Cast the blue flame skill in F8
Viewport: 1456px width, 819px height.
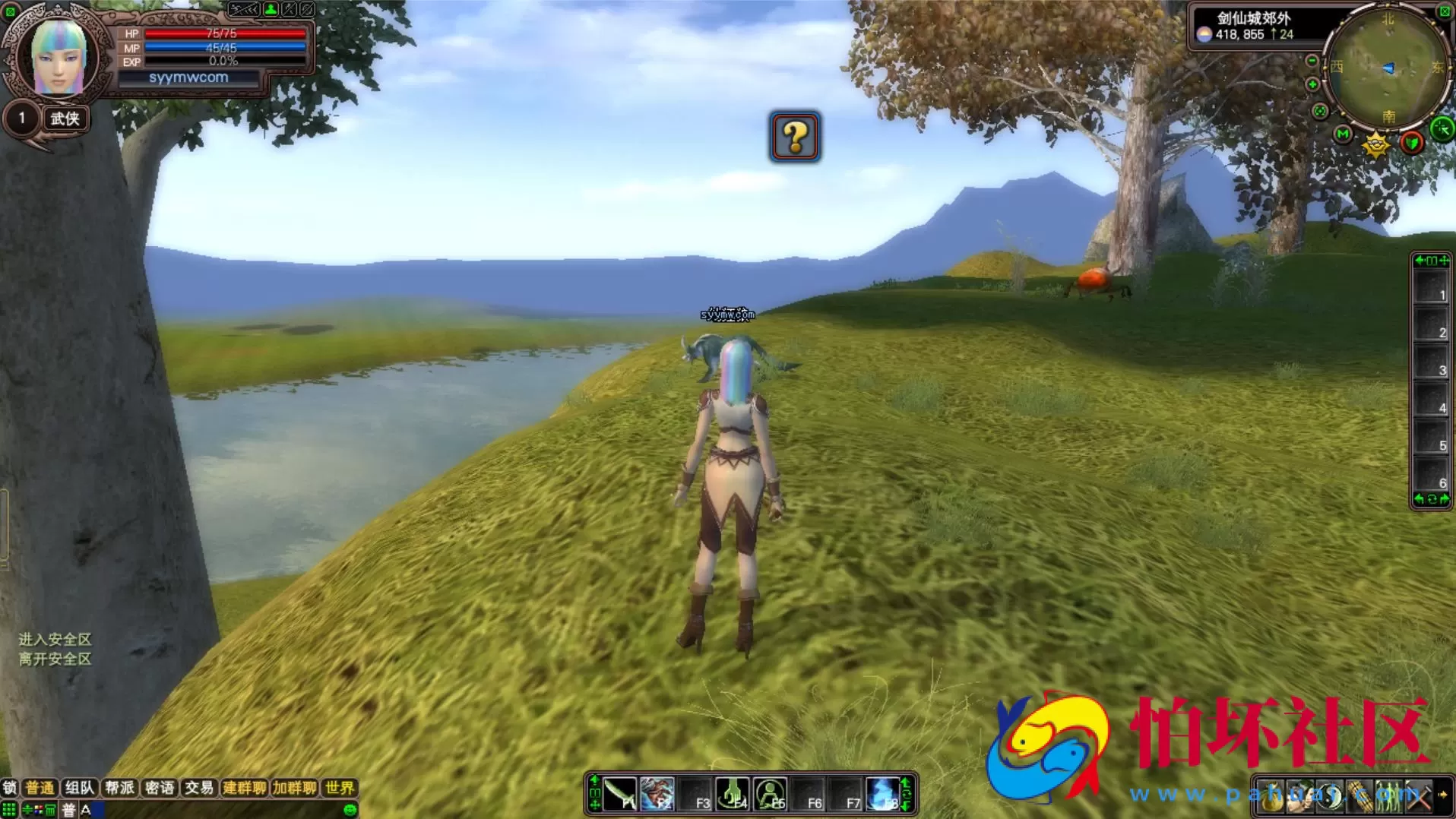click(x=883, y=794)
